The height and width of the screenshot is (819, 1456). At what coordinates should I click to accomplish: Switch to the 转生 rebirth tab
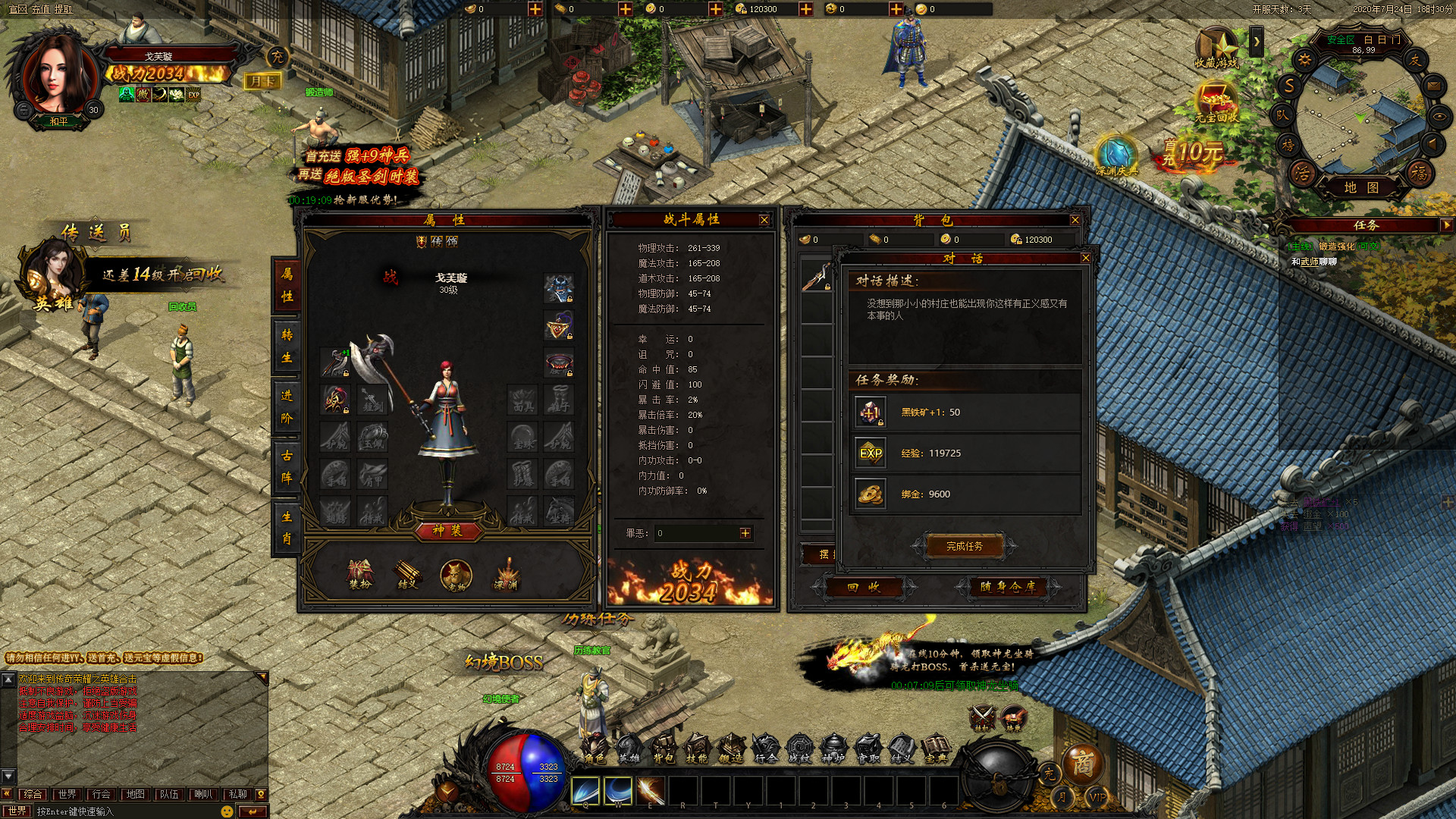(x=287, y=346)
